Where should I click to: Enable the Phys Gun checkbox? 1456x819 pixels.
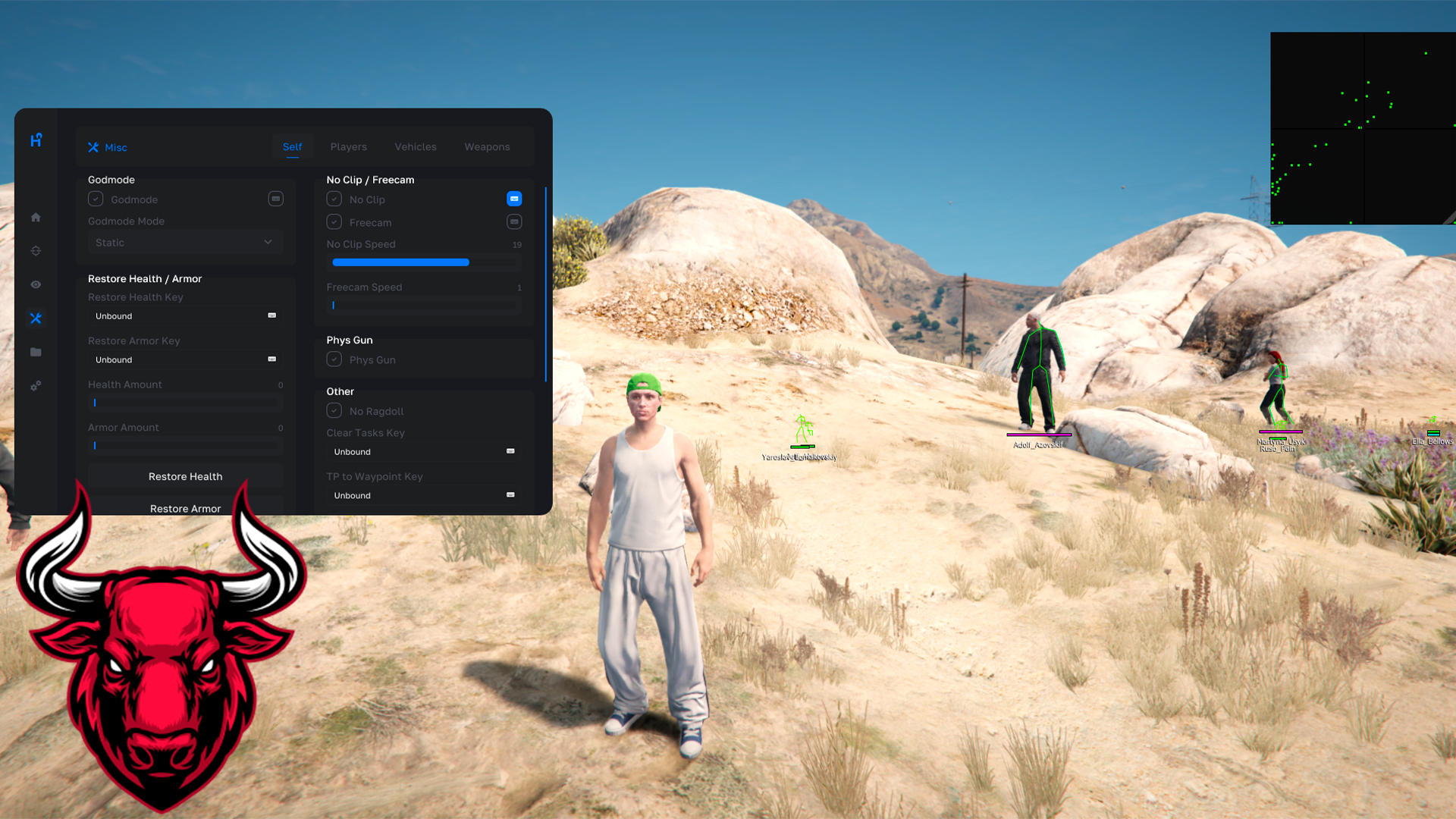[x=334, y=359]
